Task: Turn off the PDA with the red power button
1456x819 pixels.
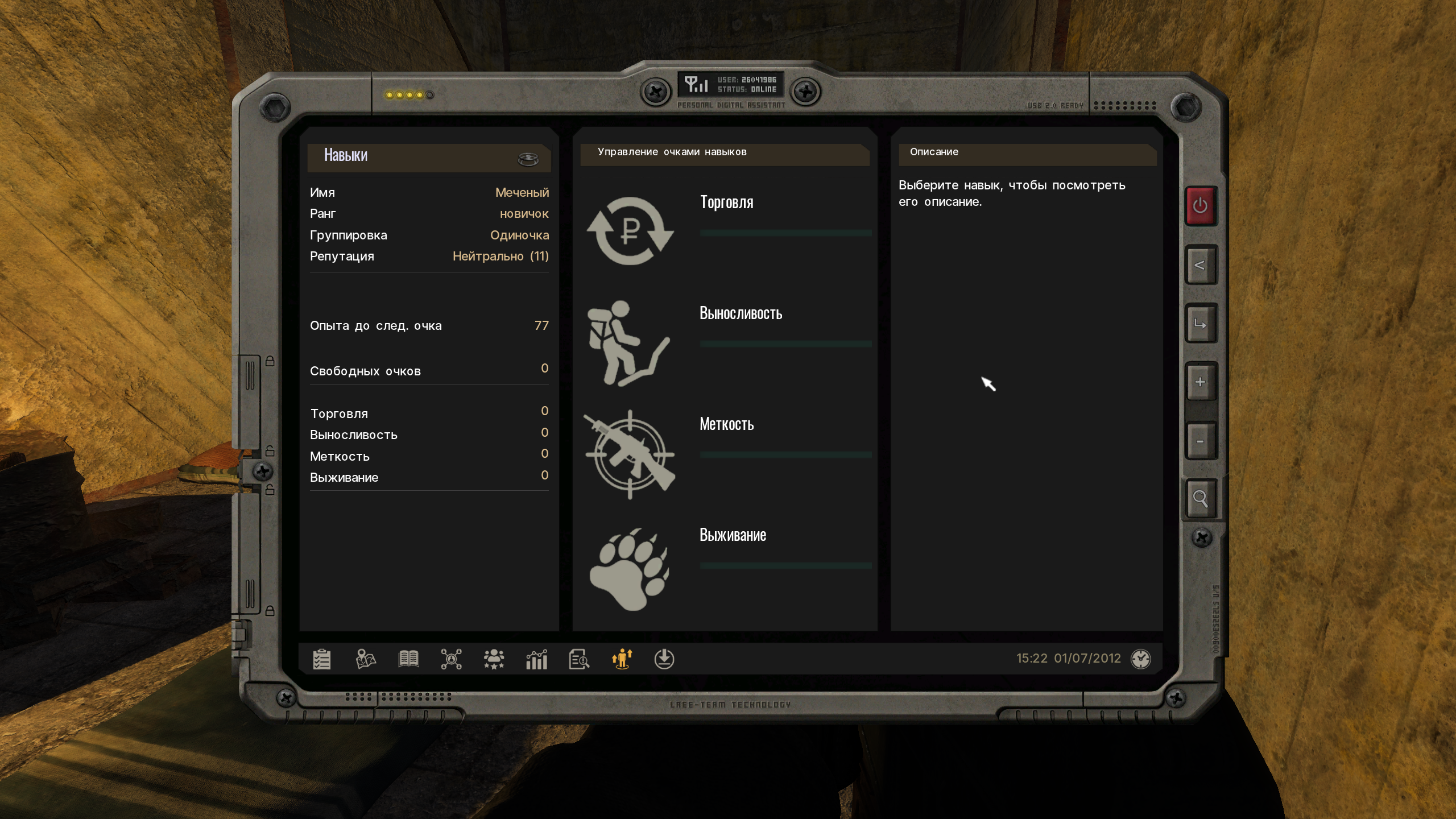Action: tap(1200, 205)
